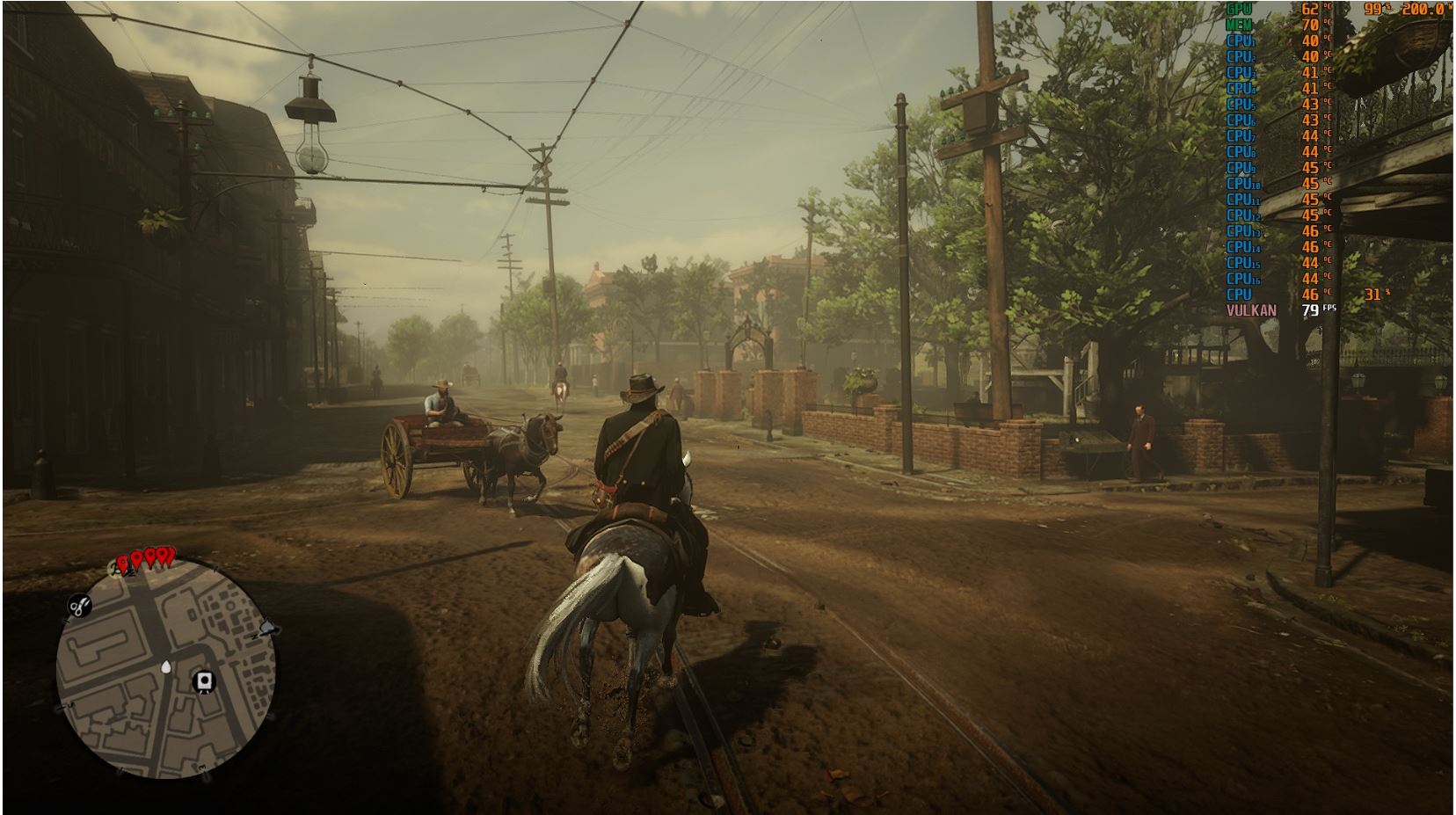
Task: Select the white player position marker
Action: coord(166,667)
